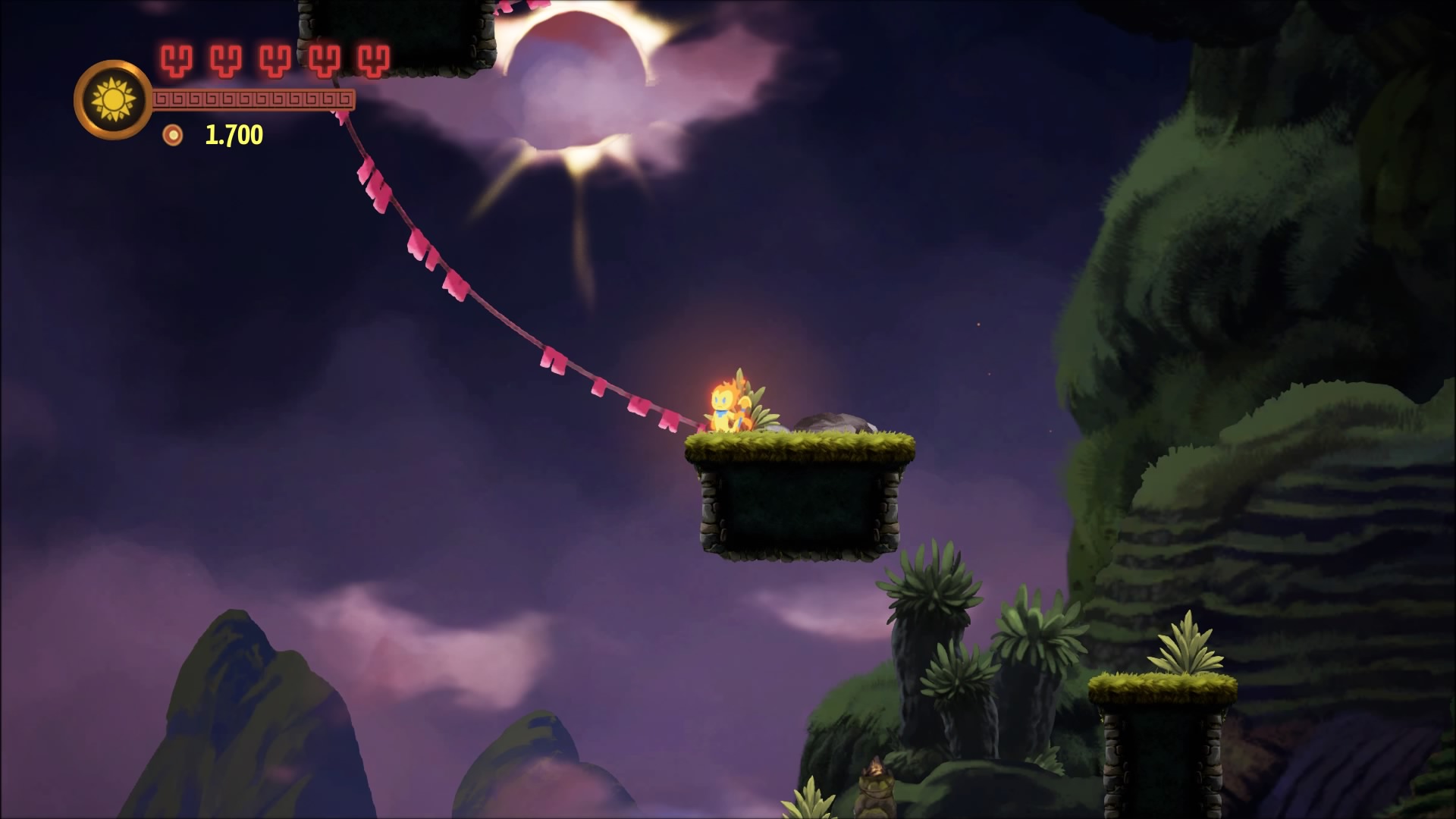
Task: Click the golden sun emblem icon
Action: pos(113,99)
